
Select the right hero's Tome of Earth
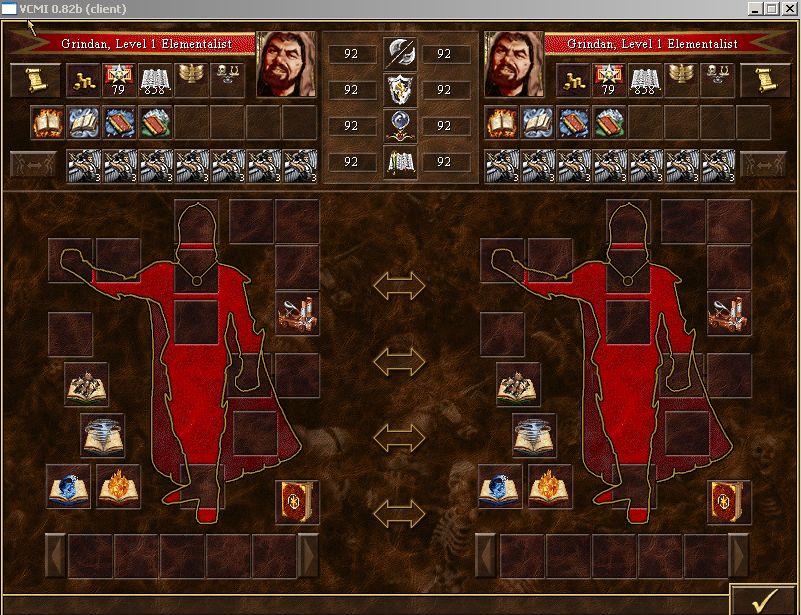click(x=518, y=384)
